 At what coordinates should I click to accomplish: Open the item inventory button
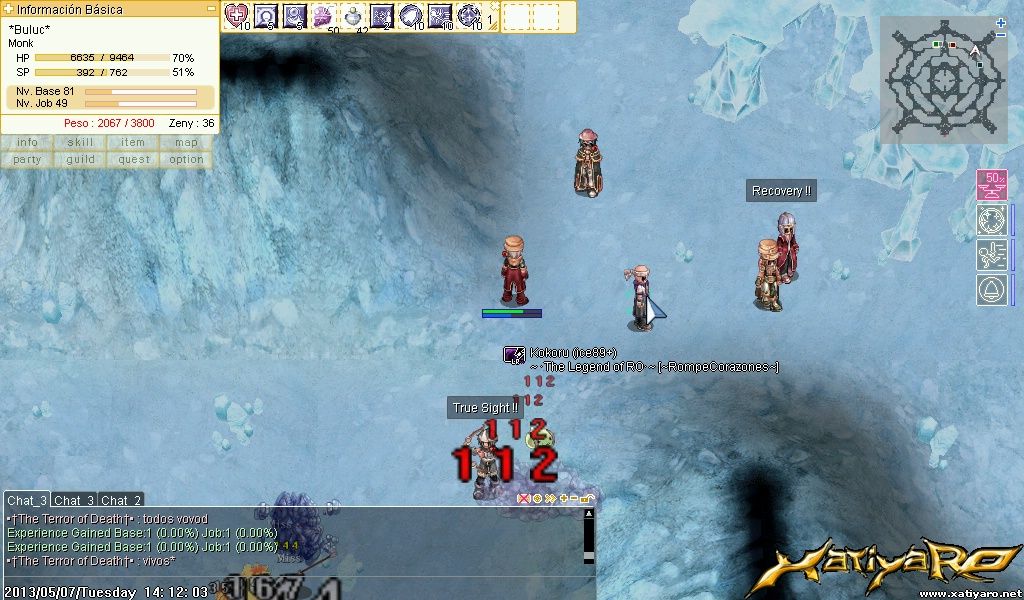click(133, 143)
